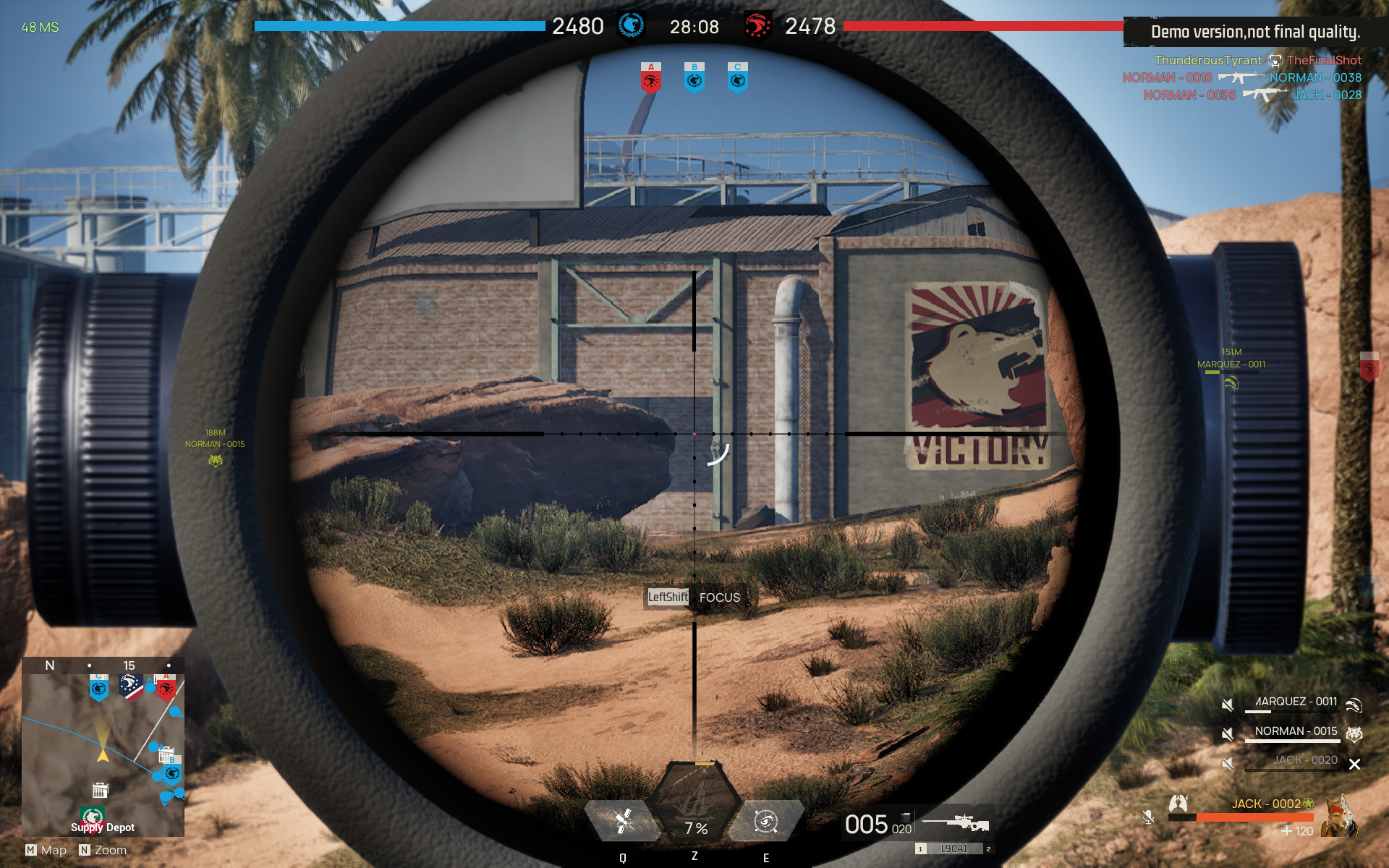1389x868 pixels.
Task: Toggle mute for teammate NORMAN - 0015
Action: [1228, 734]
